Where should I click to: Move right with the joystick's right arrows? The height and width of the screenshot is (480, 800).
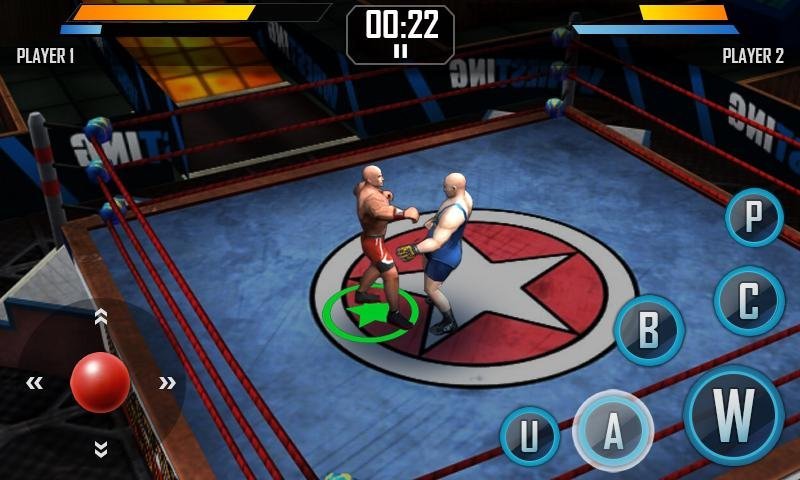tap(167, 382)
